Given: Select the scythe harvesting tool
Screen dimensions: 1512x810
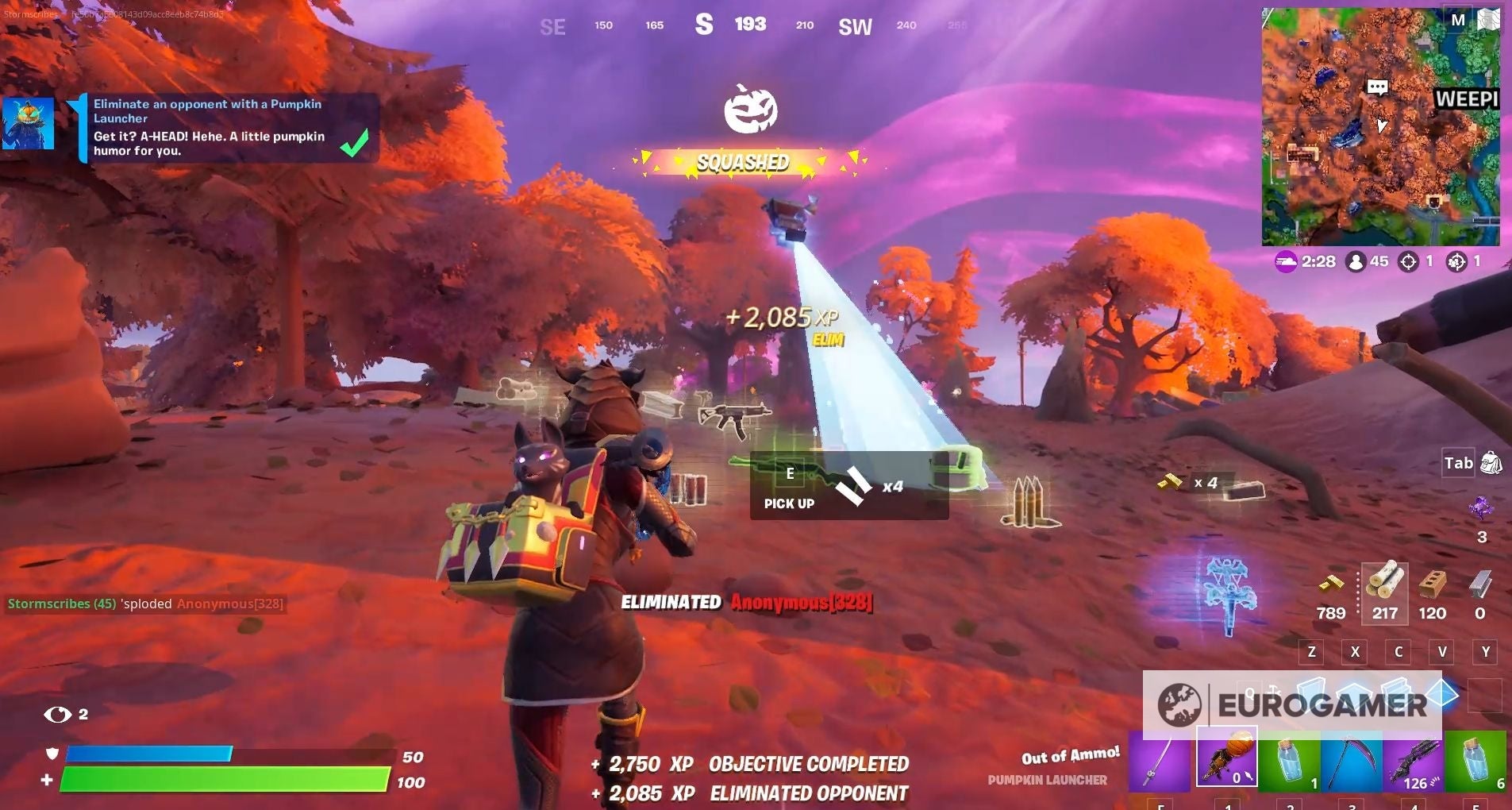Looking at the screenshot, I should click(1353, 761).
